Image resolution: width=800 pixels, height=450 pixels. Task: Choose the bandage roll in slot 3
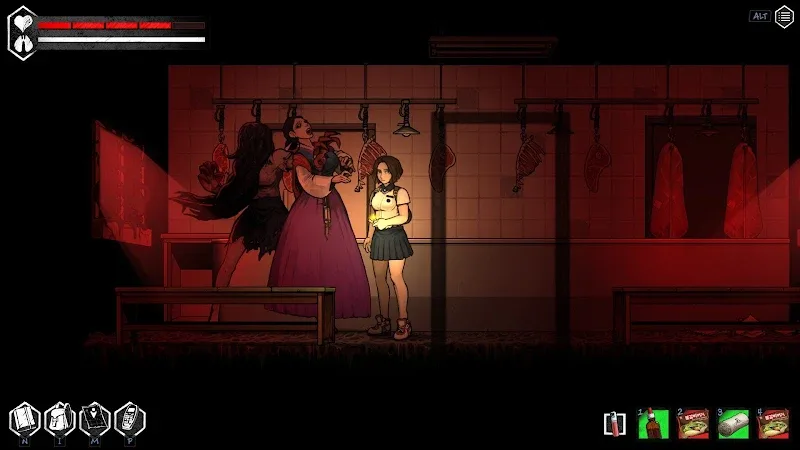coord(733,424)
